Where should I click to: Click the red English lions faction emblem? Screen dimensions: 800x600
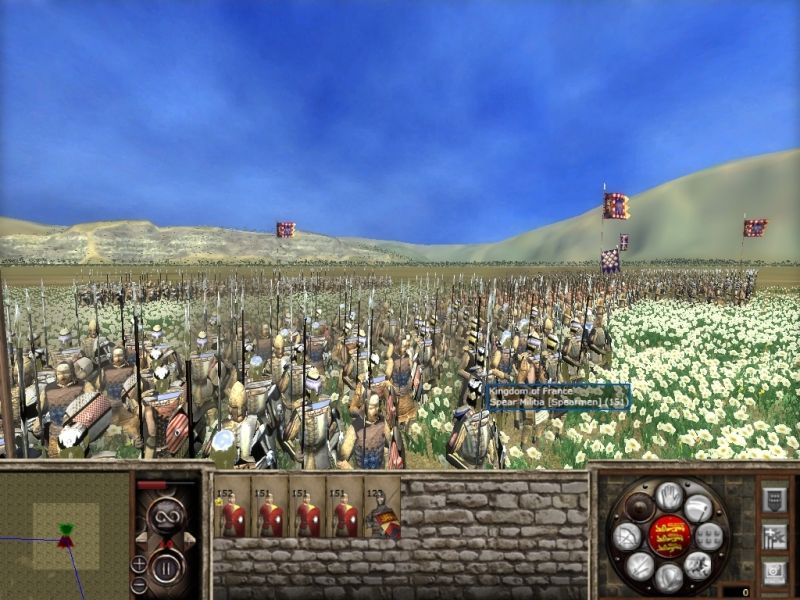[x=669, y=536]
